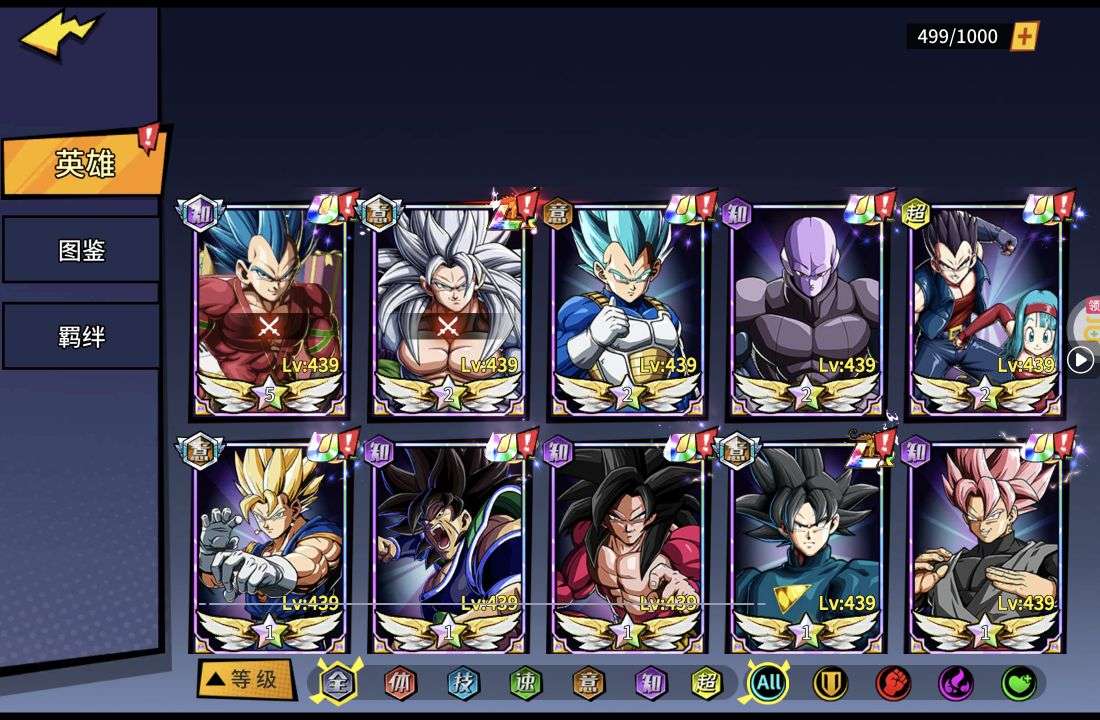This screenshot has width=1100, height=720.
Task: Expand hero capacity with the plus button
Action: click(1025, 37)
